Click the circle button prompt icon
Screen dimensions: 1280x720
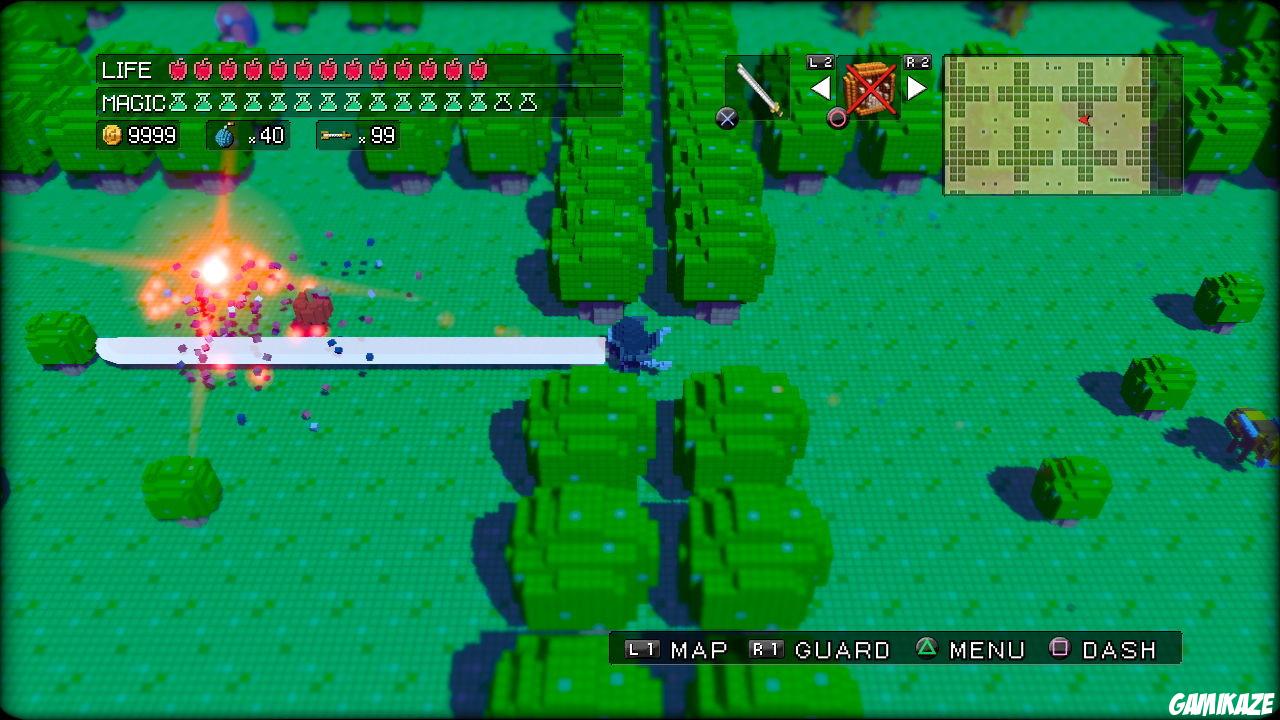(838, 119)
